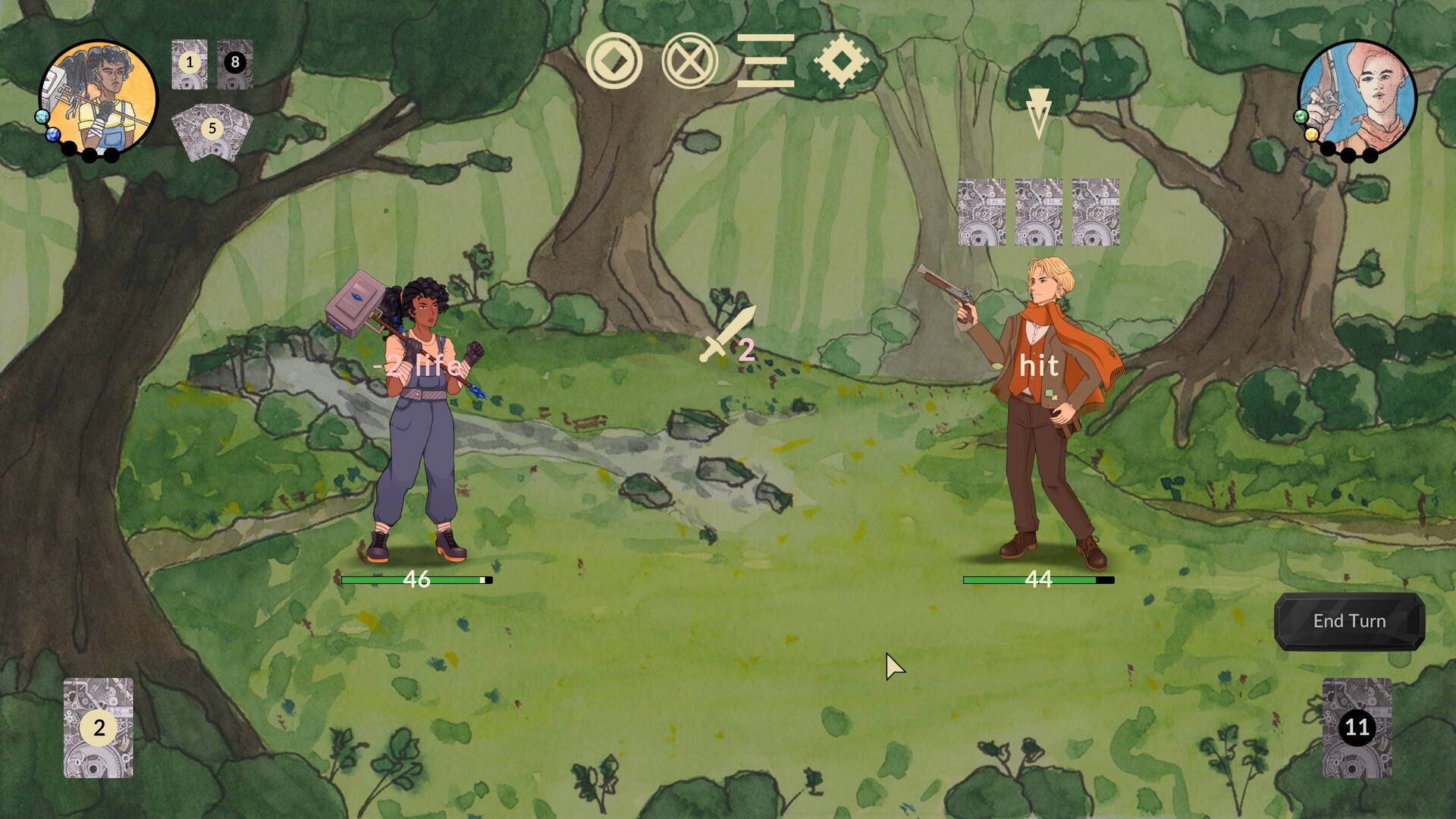The image size is (1456, 819).
Task: Click the End Turn button
Action: 1351,620
